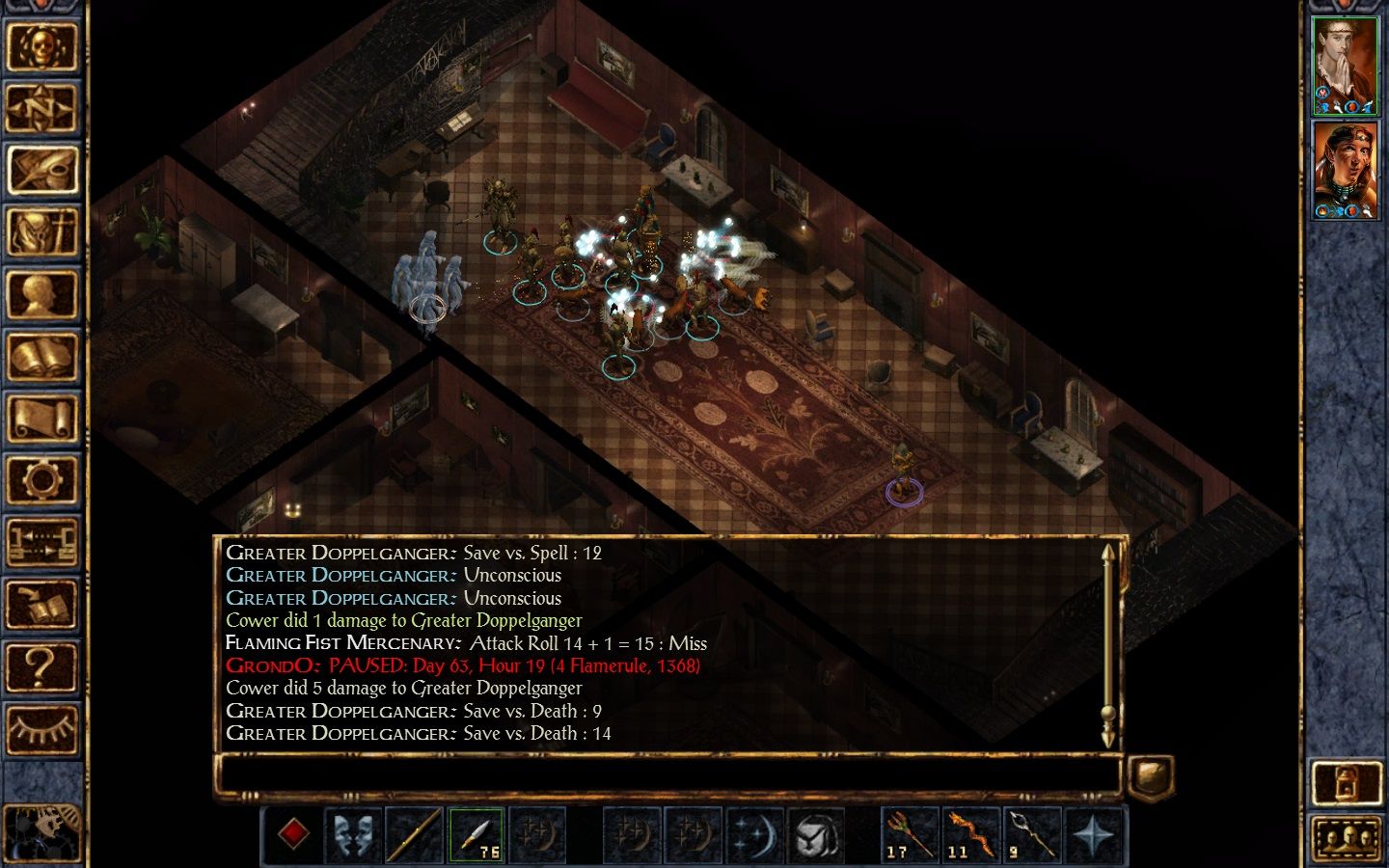The height and width of the screenshot is (868, 1389).
Task: Open the cast spell crescent moon button
Action: (753, 833)
